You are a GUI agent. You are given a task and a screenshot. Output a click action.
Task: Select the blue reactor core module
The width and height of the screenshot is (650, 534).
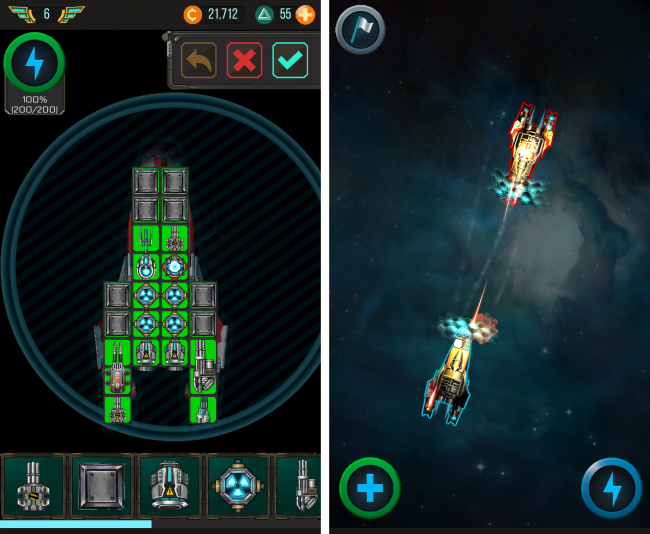(x=237, y=486)
